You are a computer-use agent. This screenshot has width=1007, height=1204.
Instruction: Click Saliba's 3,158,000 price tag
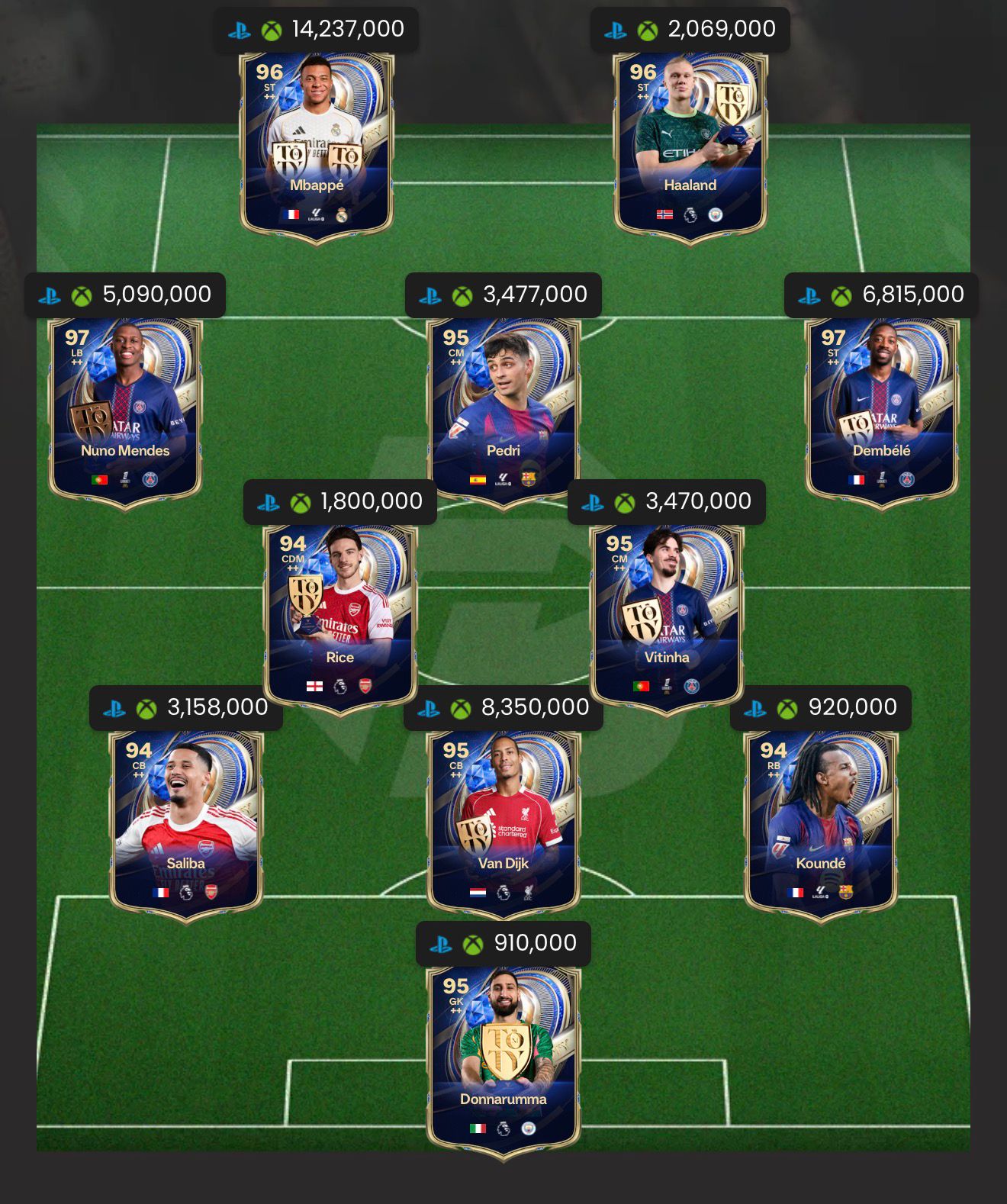pos(186,708)
